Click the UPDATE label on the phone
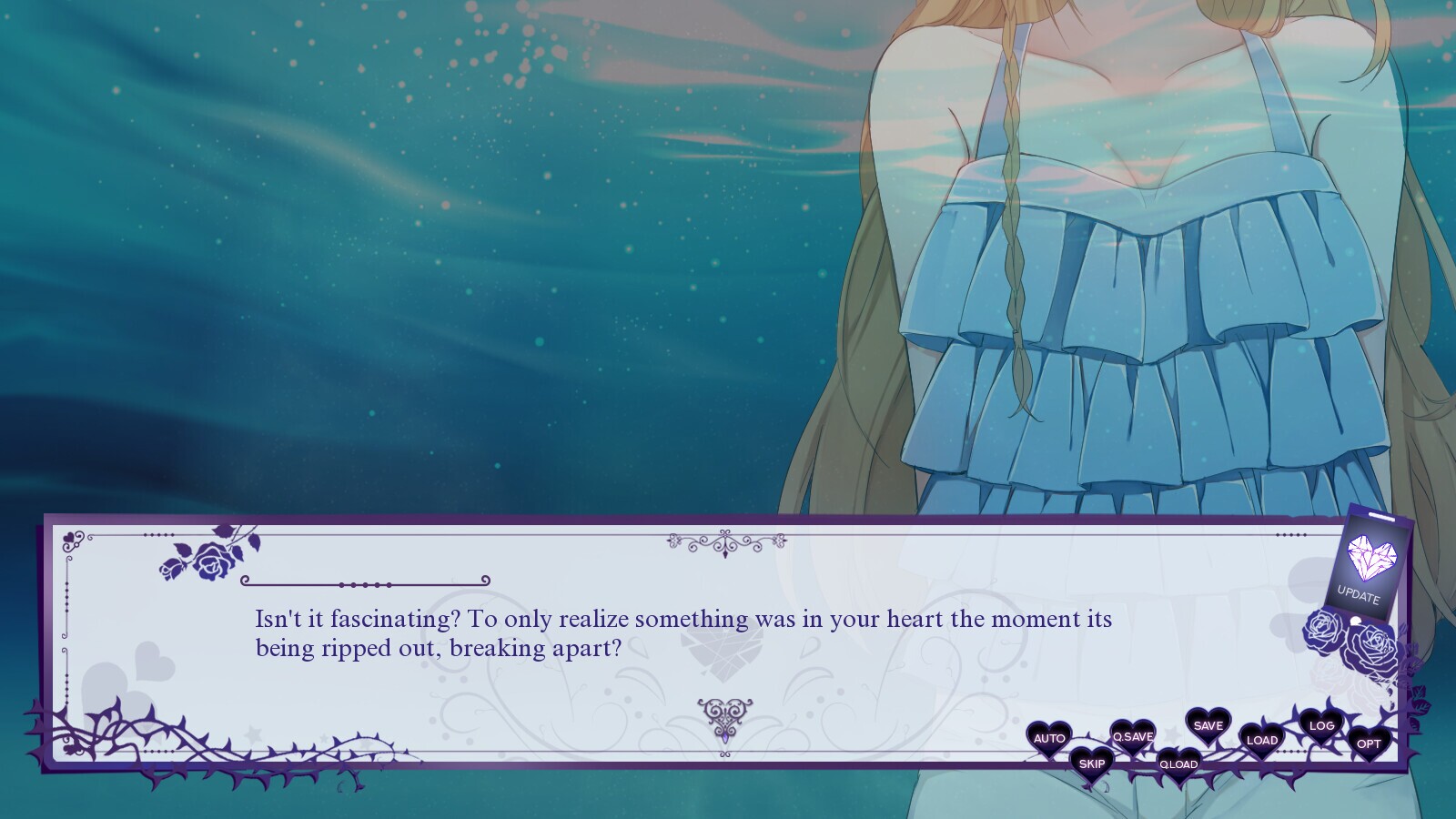 1360,592
